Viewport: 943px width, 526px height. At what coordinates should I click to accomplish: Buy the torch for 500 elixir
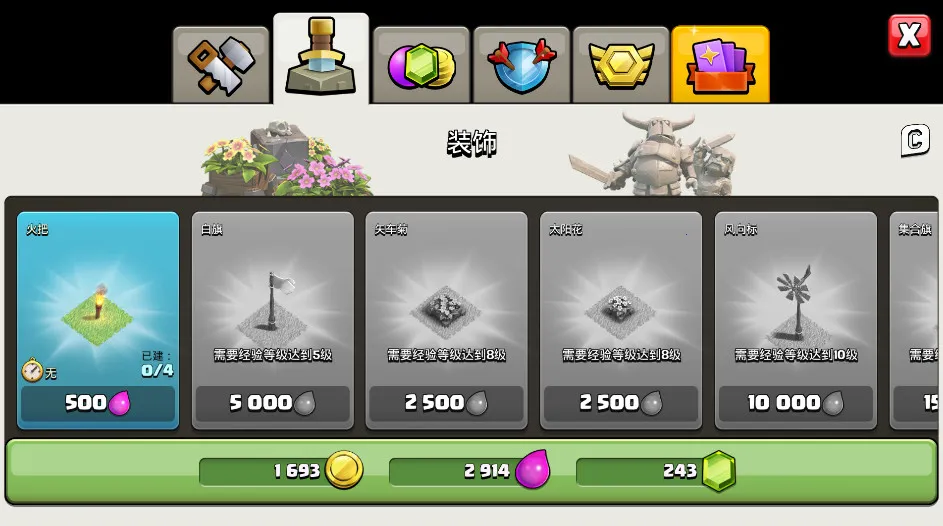[98, 403]
